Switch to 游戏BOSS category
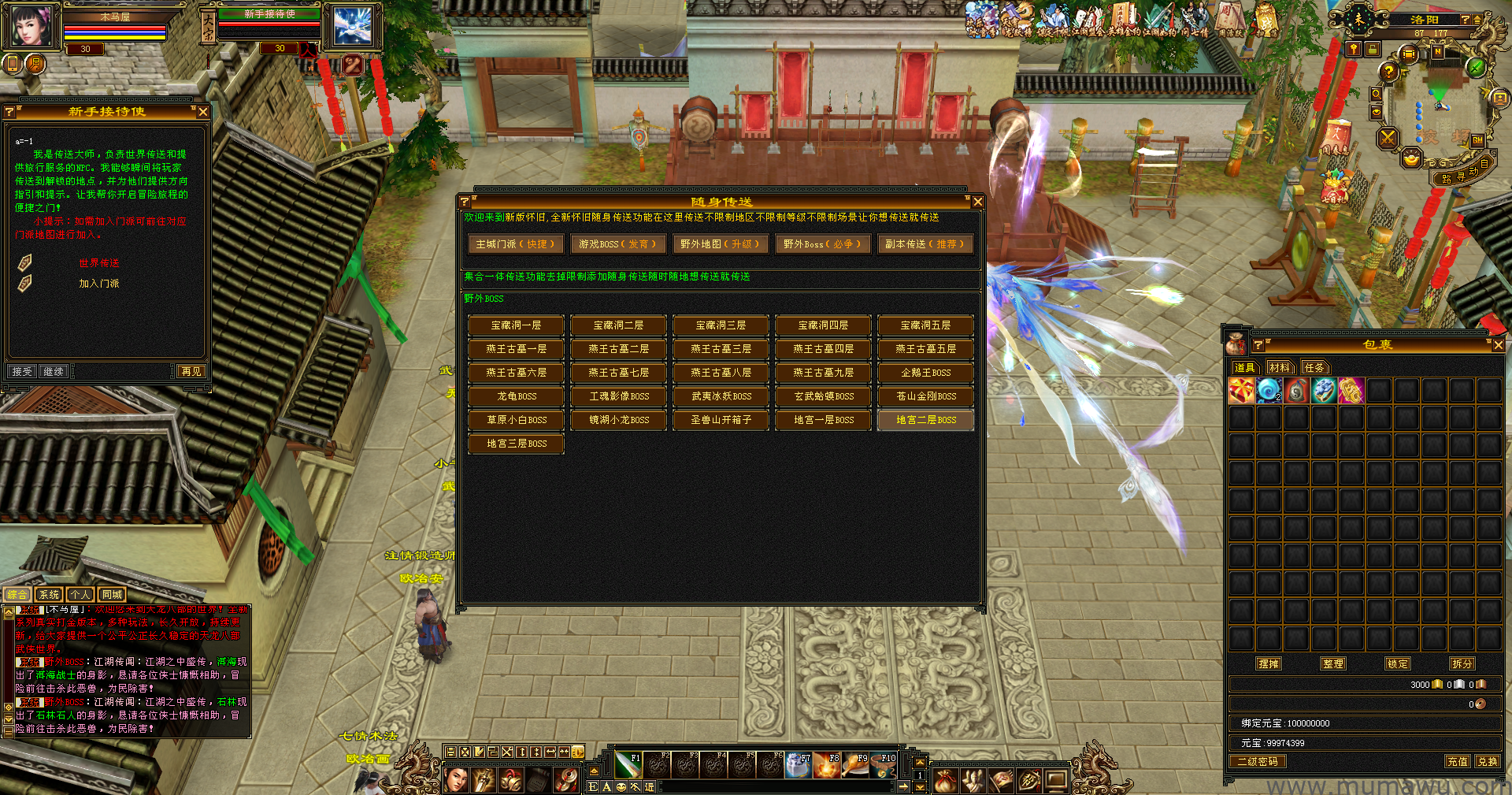1512x795 pixels. tap(618, 244)
